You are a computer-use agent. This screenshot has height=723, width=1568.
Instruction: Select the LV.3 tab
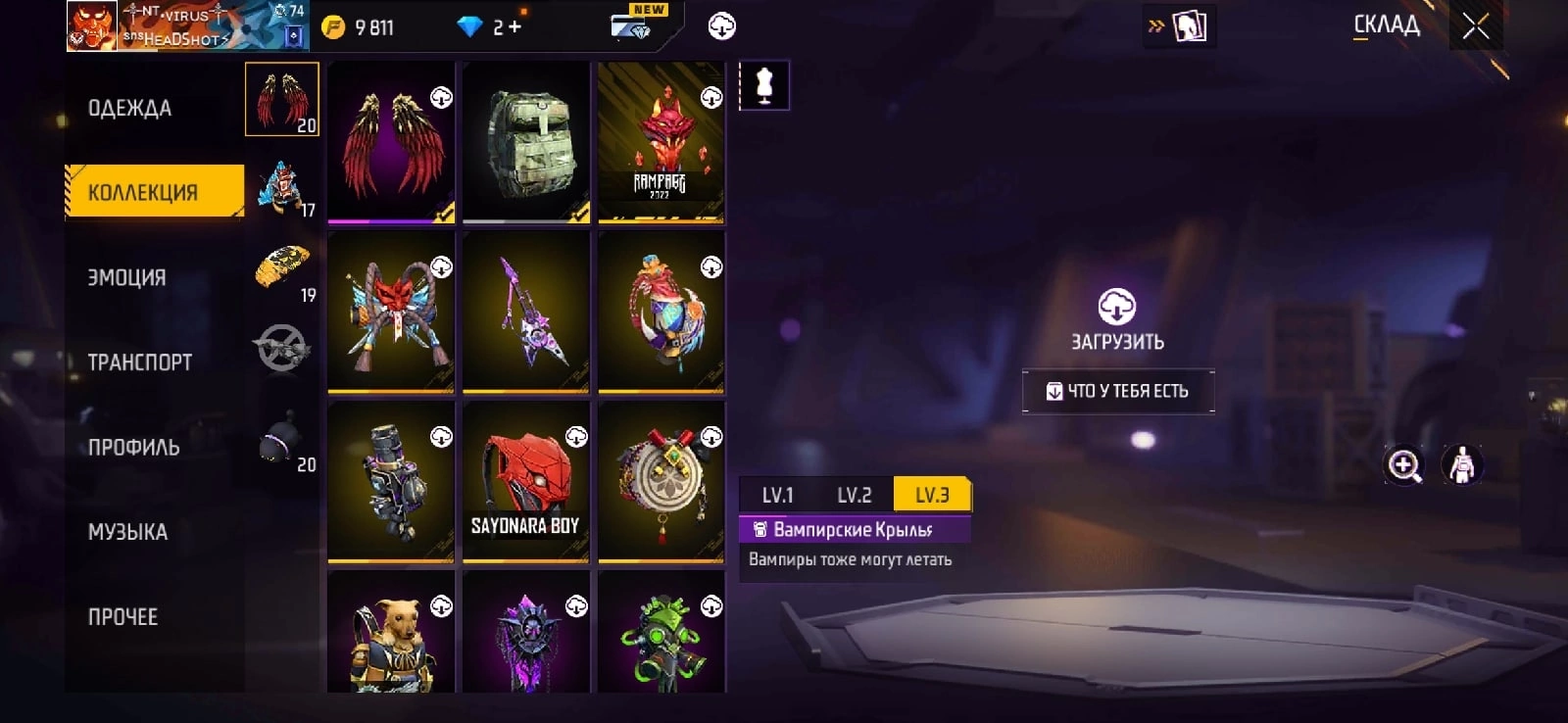tap(932, 495)
